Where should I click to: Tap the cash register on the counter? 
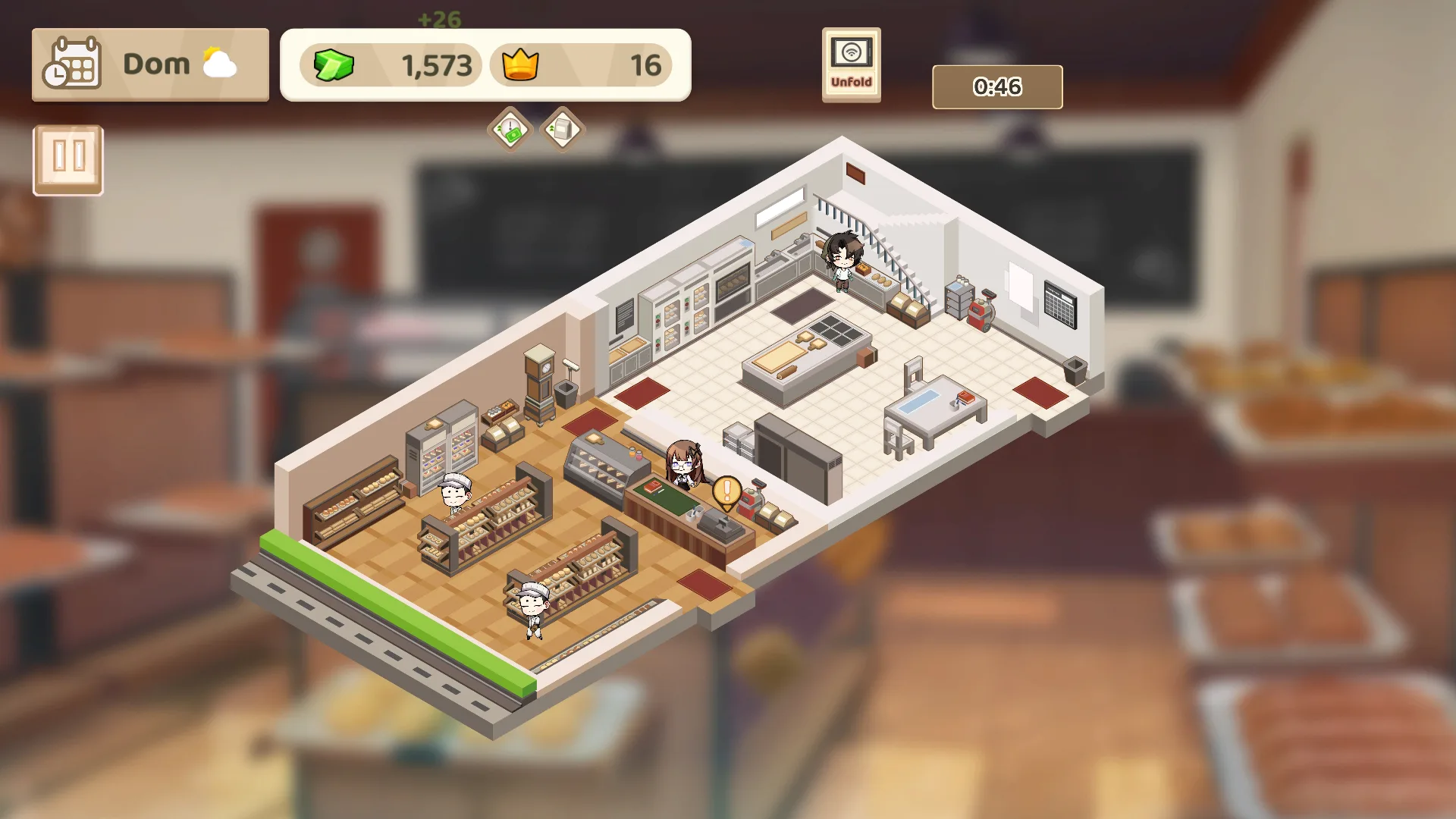pos(720,523)
